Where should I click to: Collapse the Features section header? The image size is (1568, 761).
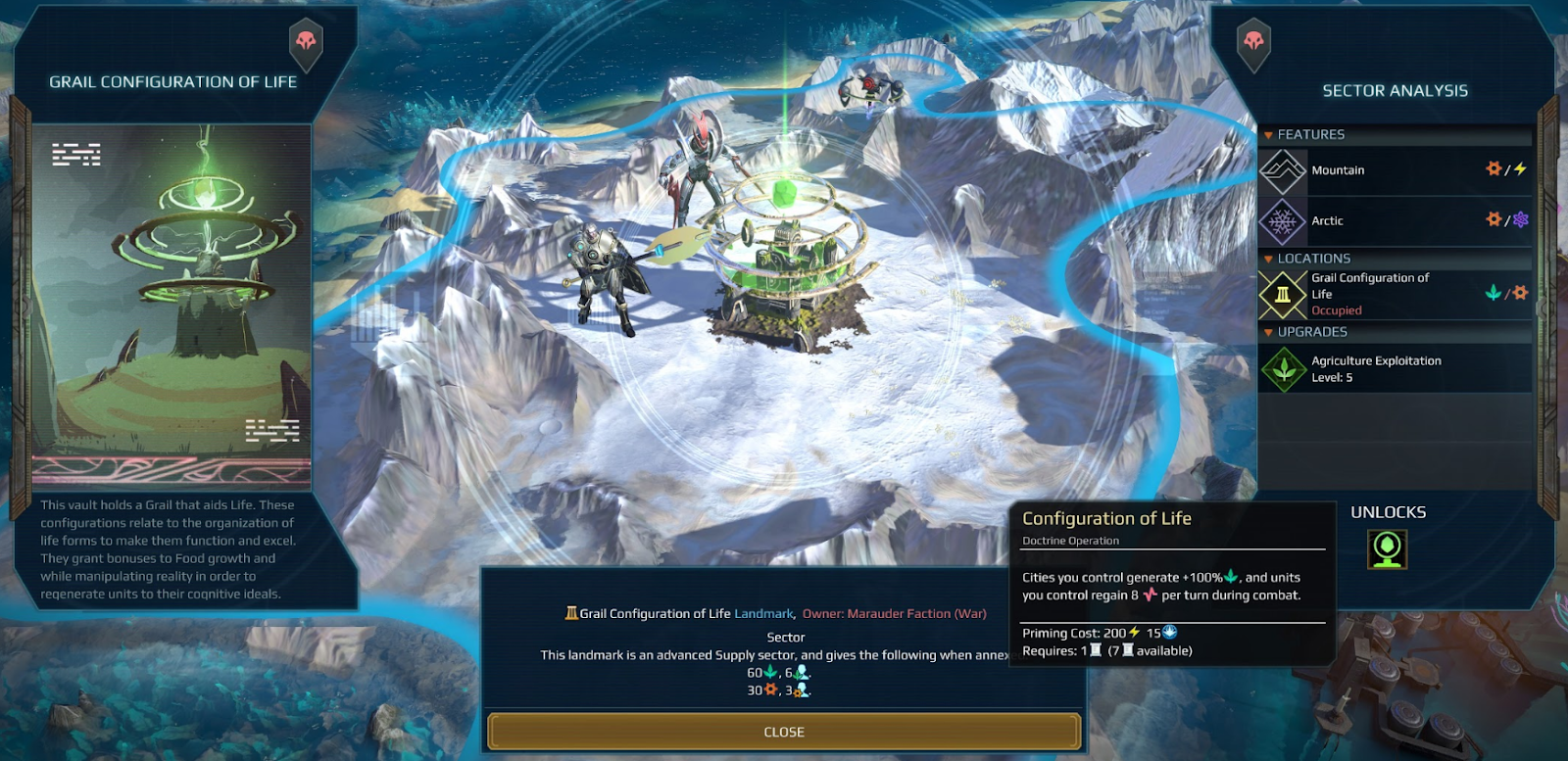[x=1310, y=134]
